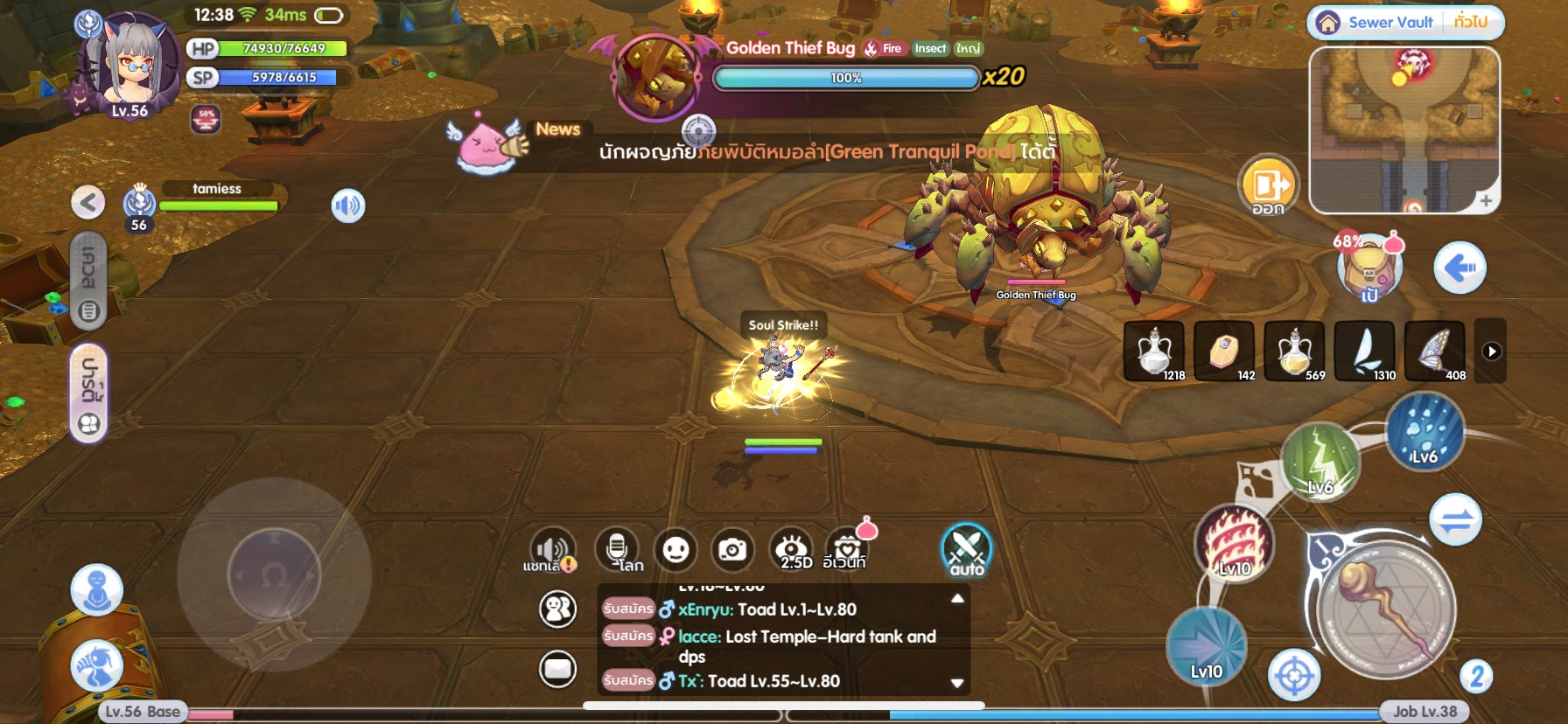This screenshot has height=724, width=1568.
Task: Activate the Lv10 fire claw skill
Action: pyautogui.click(x=1234, y=543)
